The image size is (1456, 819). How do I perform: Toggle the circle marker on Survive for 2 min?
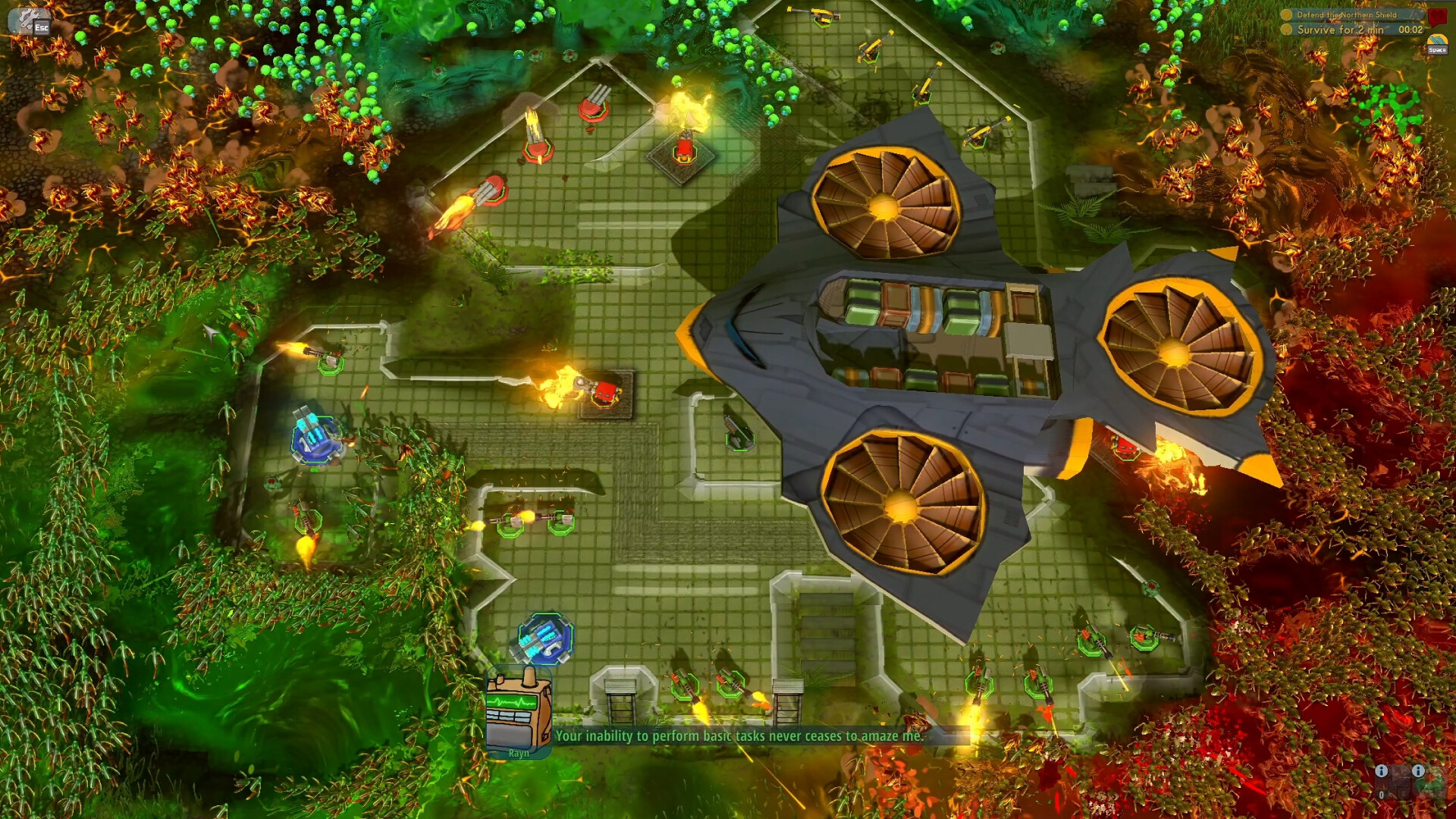coord(1286,30)
